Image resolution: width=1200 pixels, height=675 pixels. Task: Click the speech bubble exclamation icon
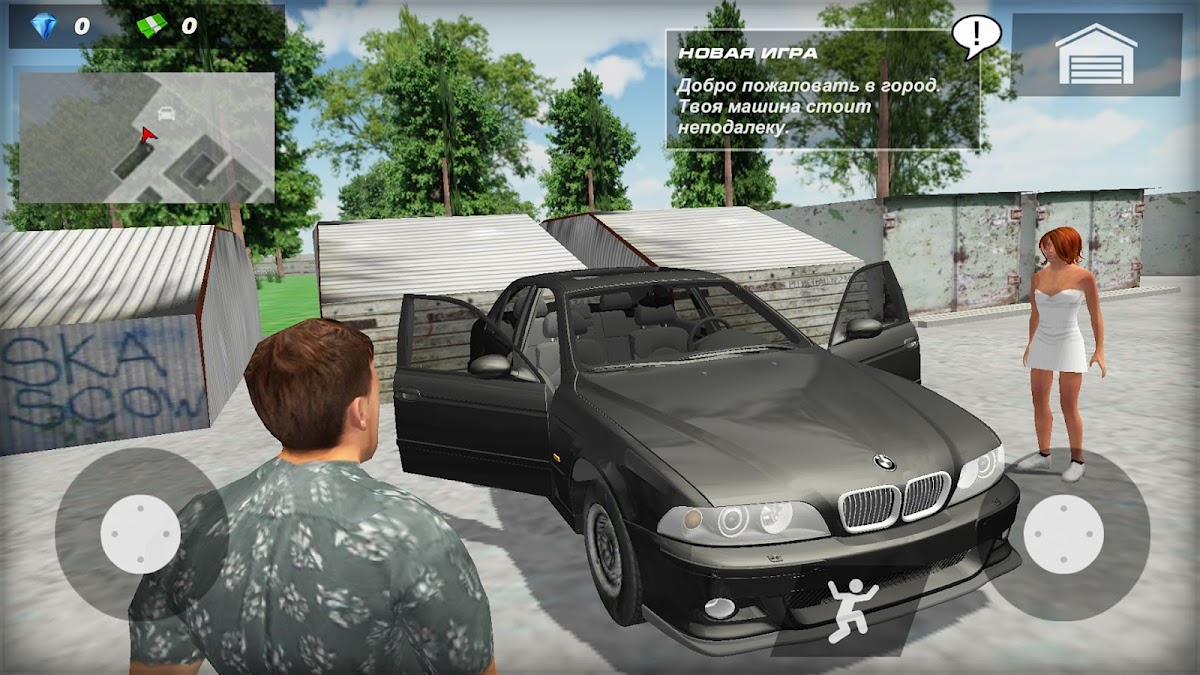point(974,36)
